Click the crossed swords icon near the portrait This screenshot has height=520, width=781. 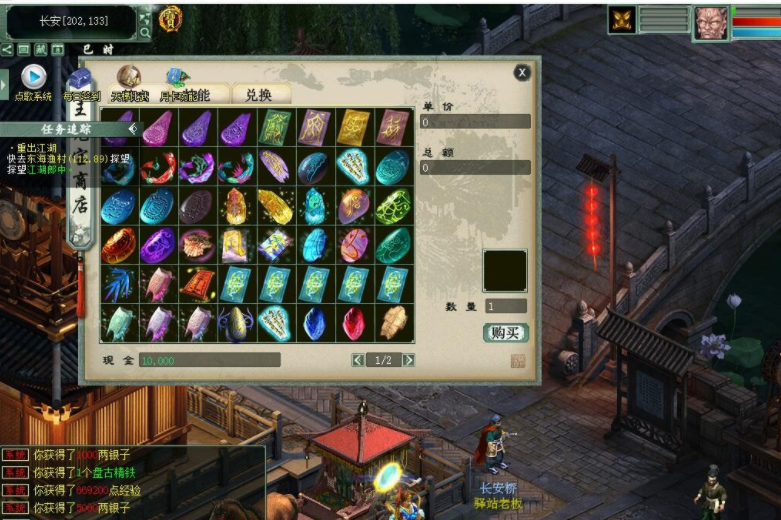tap(622, 20)
